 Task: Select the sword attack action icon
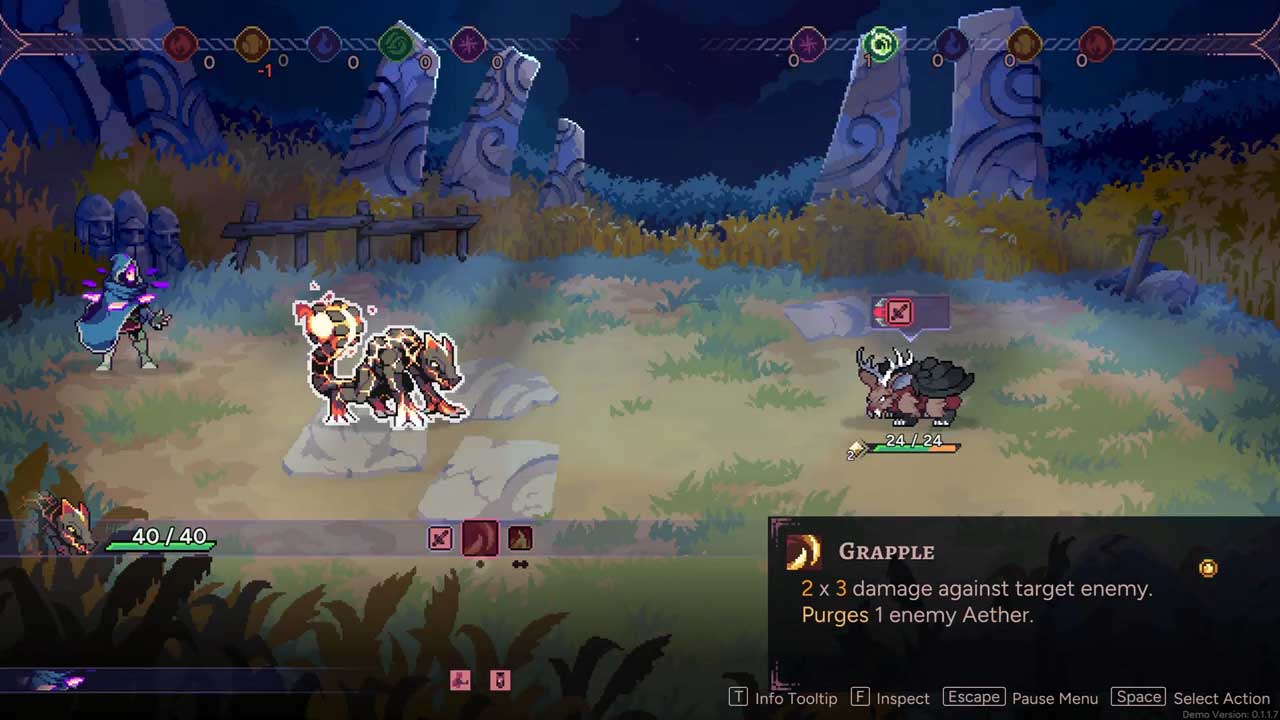(440, 539)
